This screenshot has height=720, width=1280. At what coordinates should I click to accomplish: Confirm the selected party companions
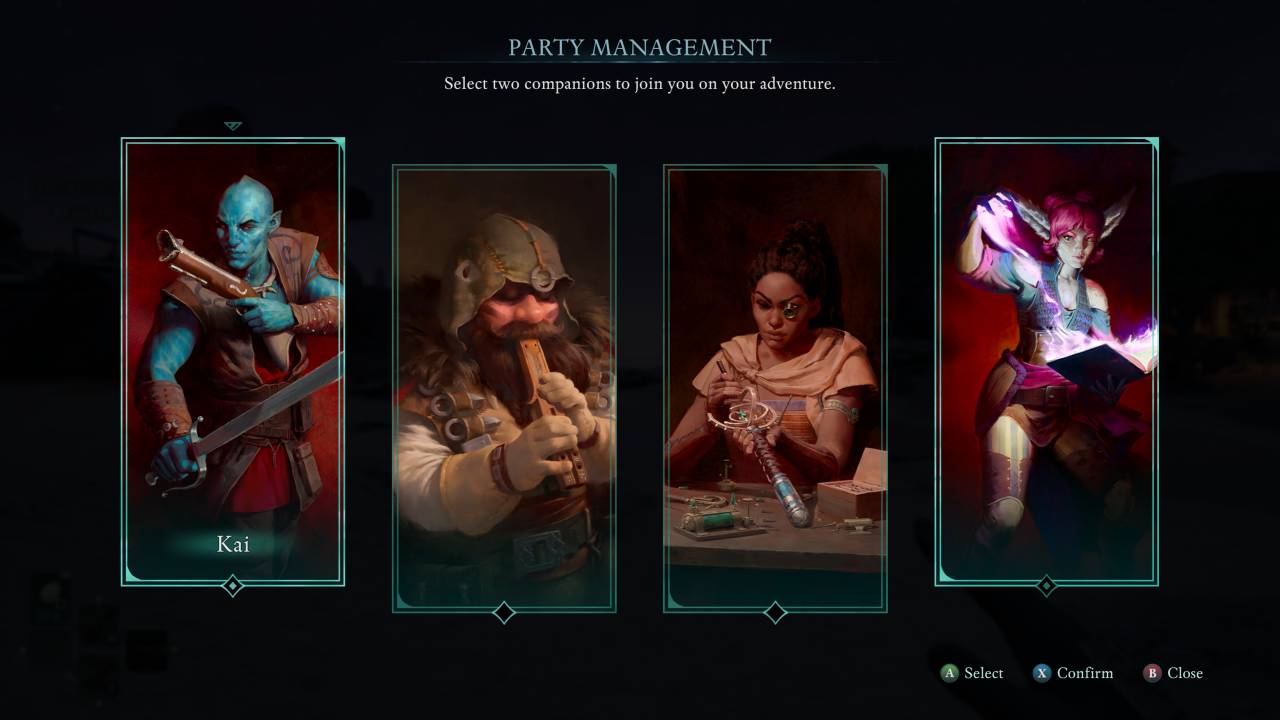[1073, 673]
